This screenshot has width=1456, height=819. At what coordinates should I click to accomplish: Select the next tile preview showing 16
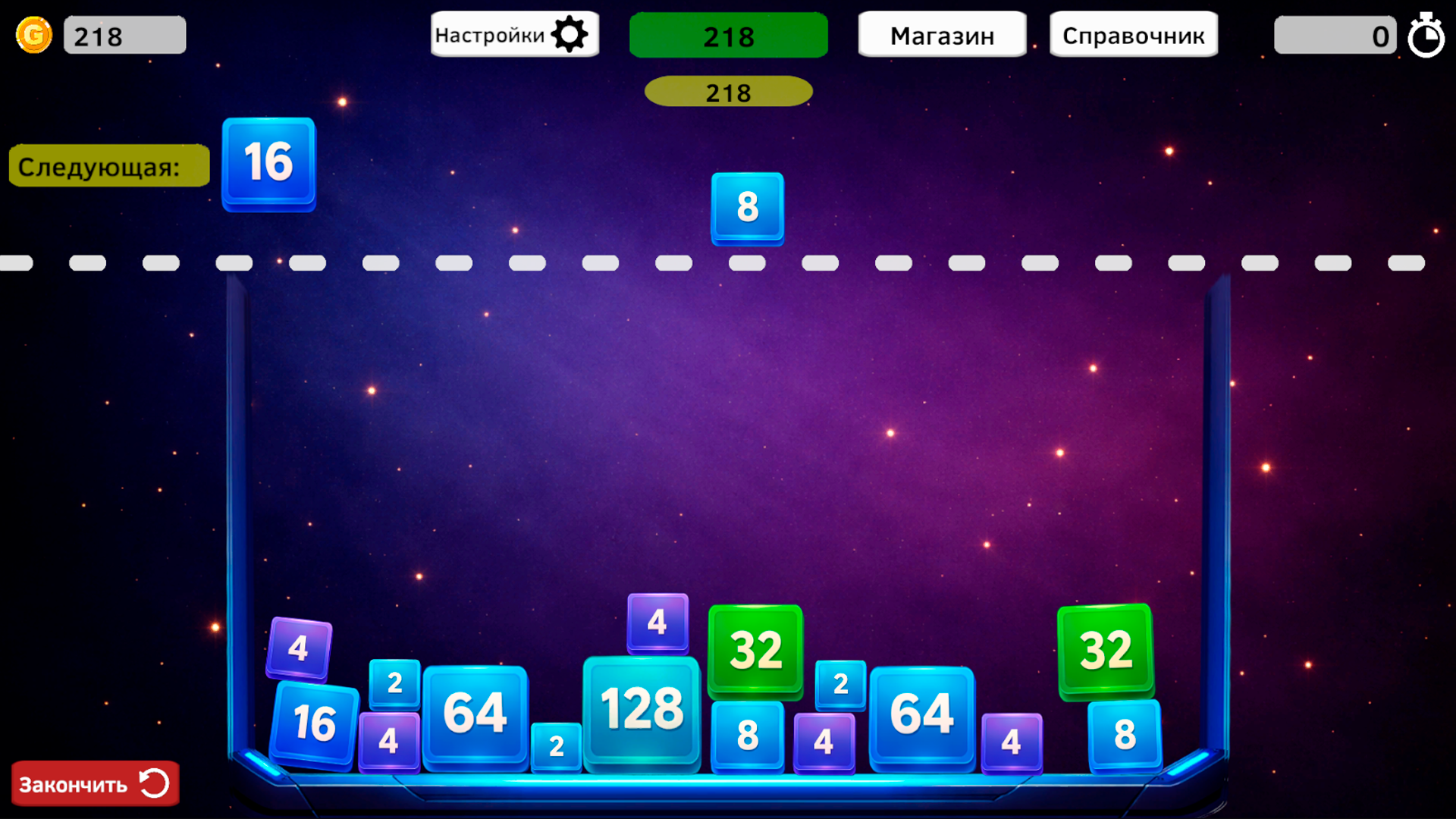tap(268, 163)
